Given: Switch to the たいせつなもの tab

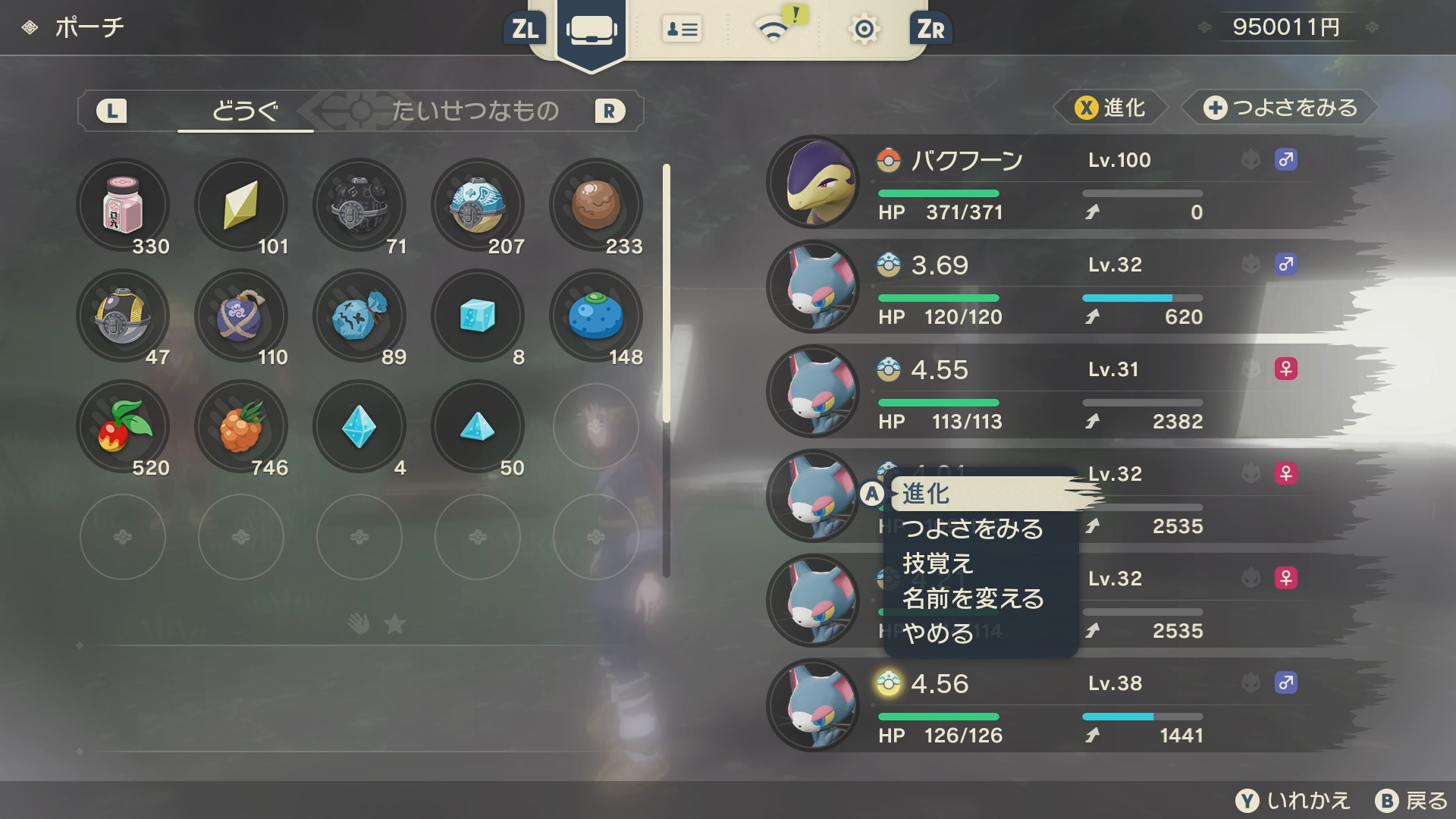Looking at the screenshot, I should point(475,111).
